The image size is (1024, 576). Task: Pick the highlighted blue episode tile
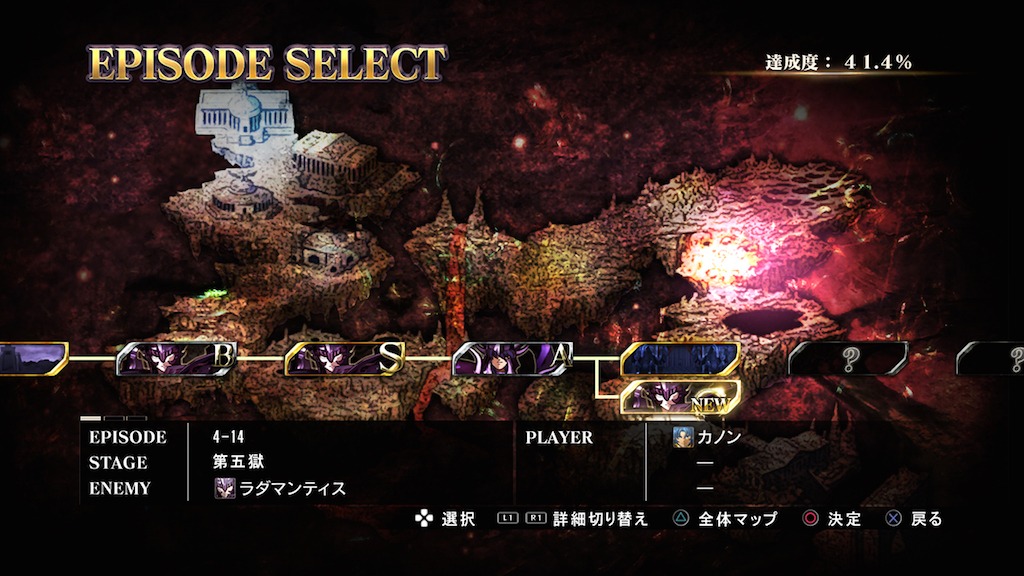coord(680,358)
